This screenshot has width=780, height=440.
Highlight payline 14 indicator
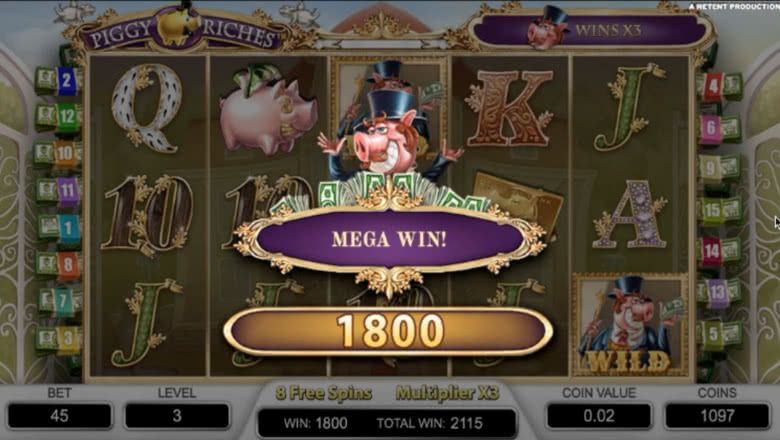(x=711, y=250)
